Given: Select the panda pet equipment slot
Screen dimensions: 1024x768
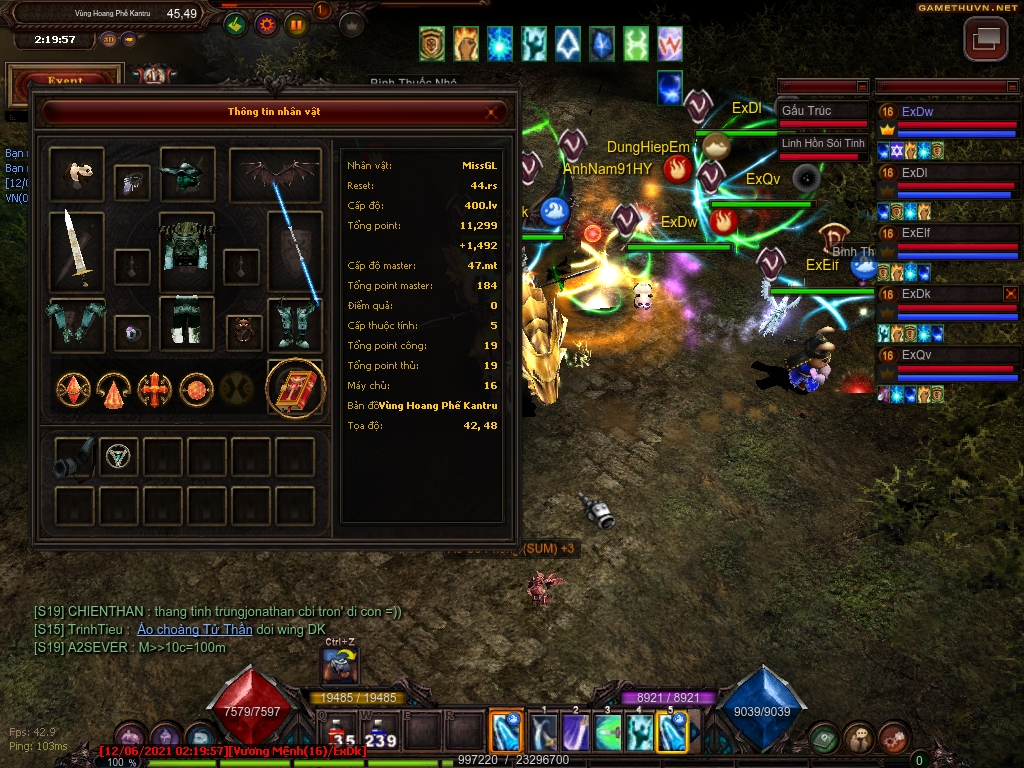Looking at the screenshot, I should point(76,174).
